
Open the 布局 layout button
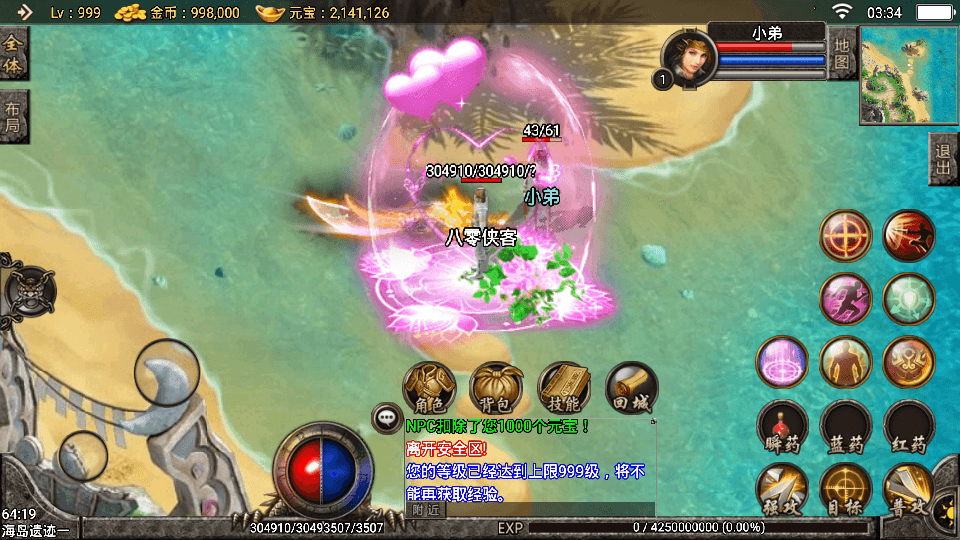13,118
